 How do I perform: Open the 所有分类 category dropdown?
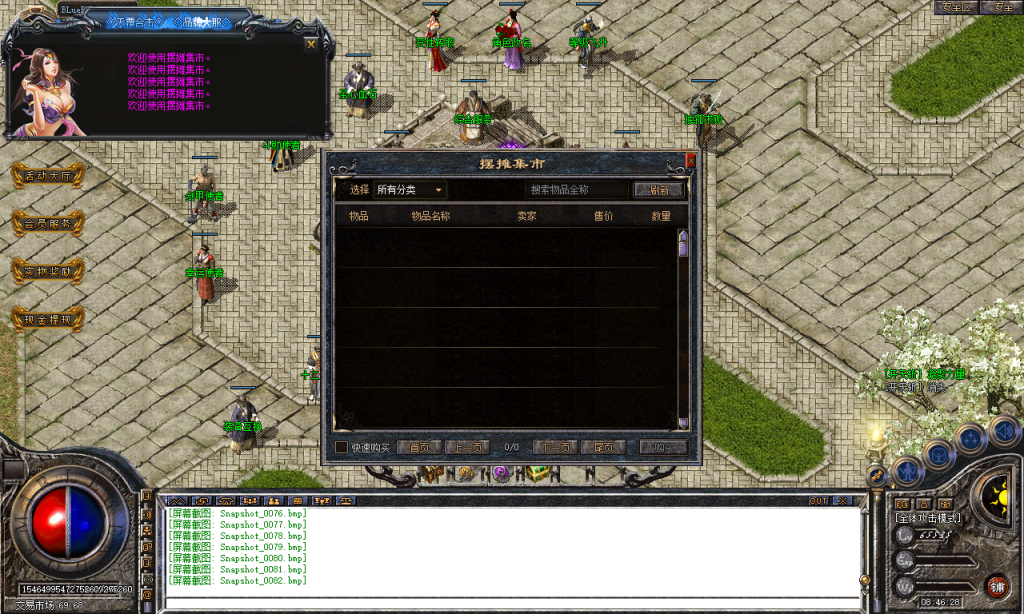(x=410, y=189)
